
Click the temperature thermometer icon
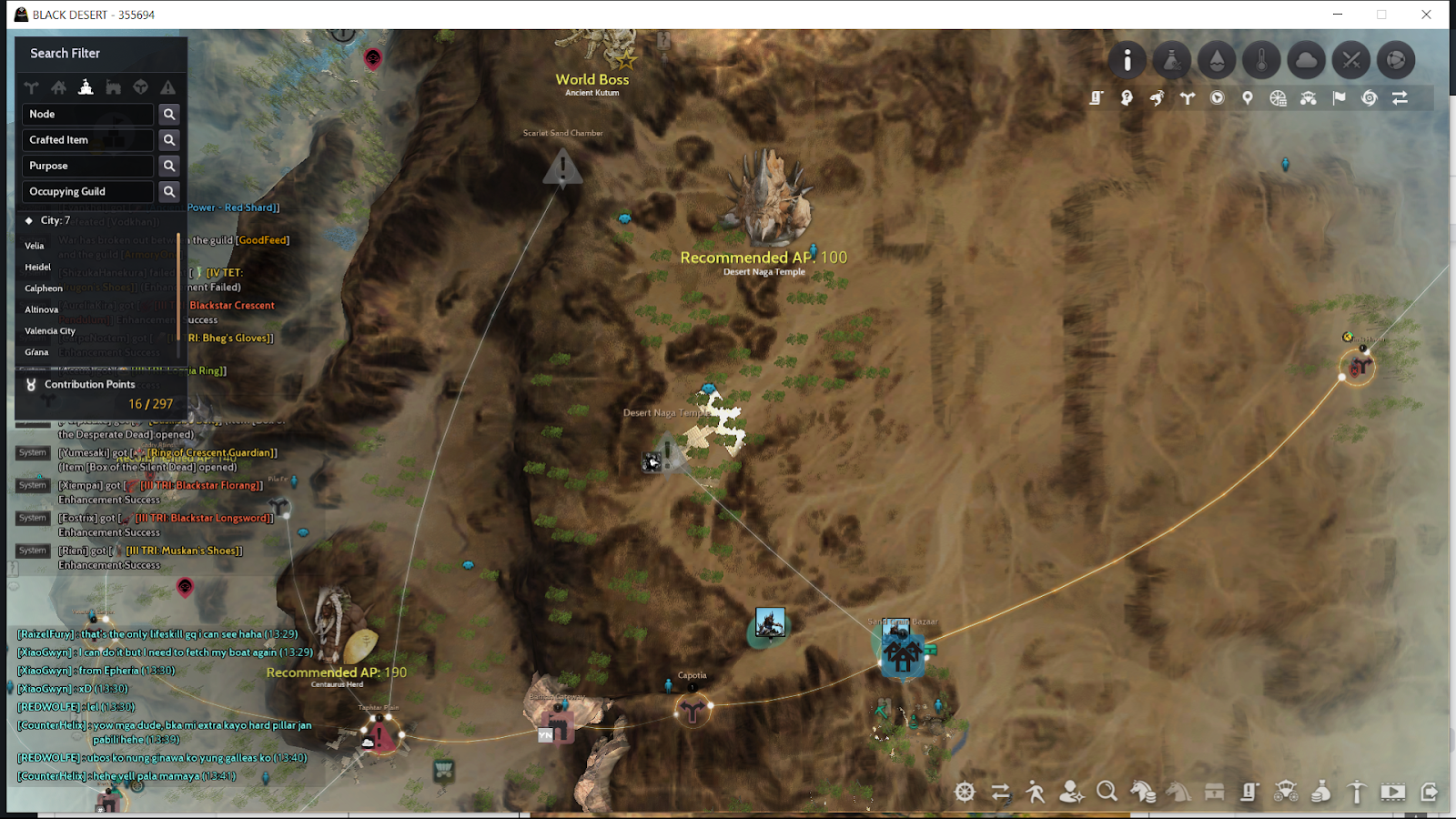[1262, 60]
